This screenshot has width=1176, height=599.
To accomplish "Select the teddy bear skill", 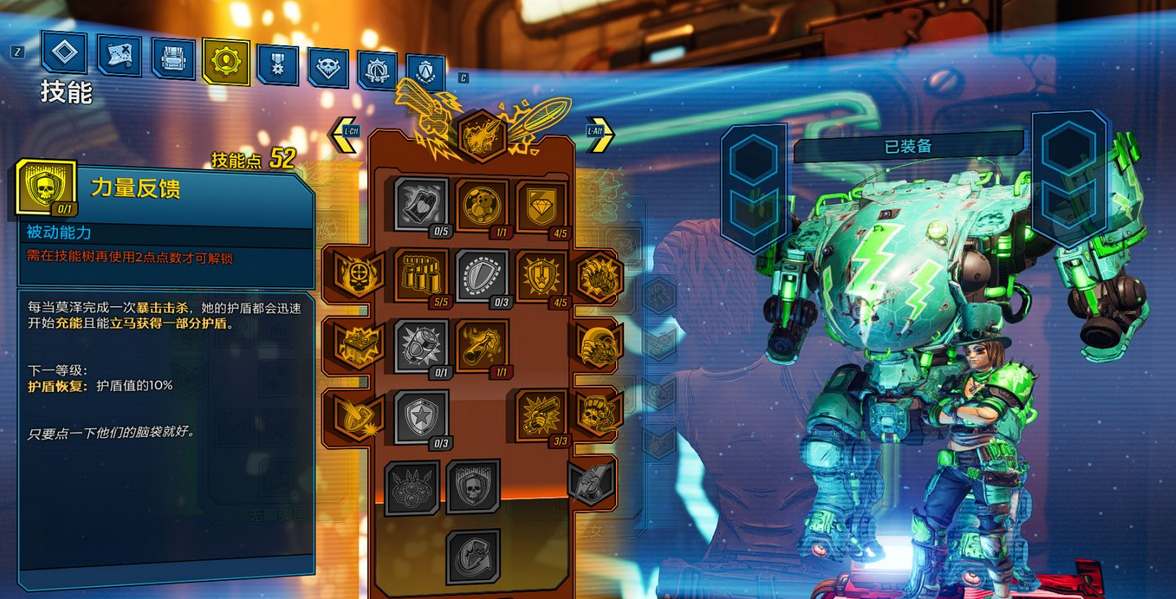I will 482,203.
